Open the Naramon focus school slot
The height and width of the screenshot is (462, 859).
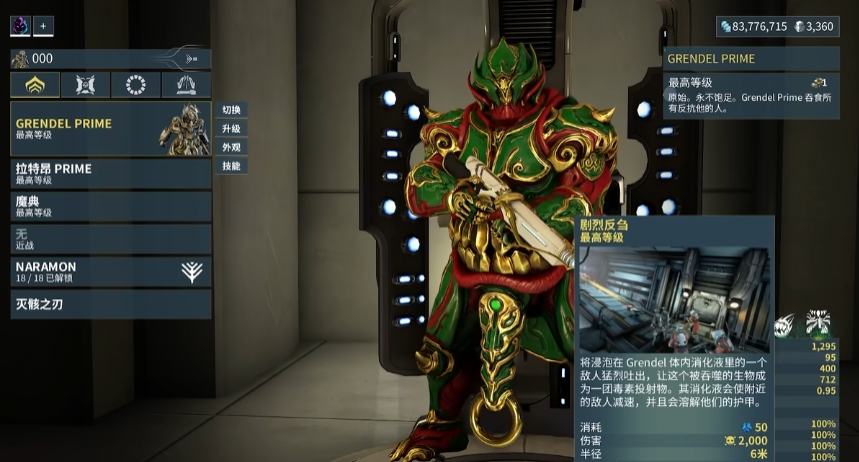point(110,272)
